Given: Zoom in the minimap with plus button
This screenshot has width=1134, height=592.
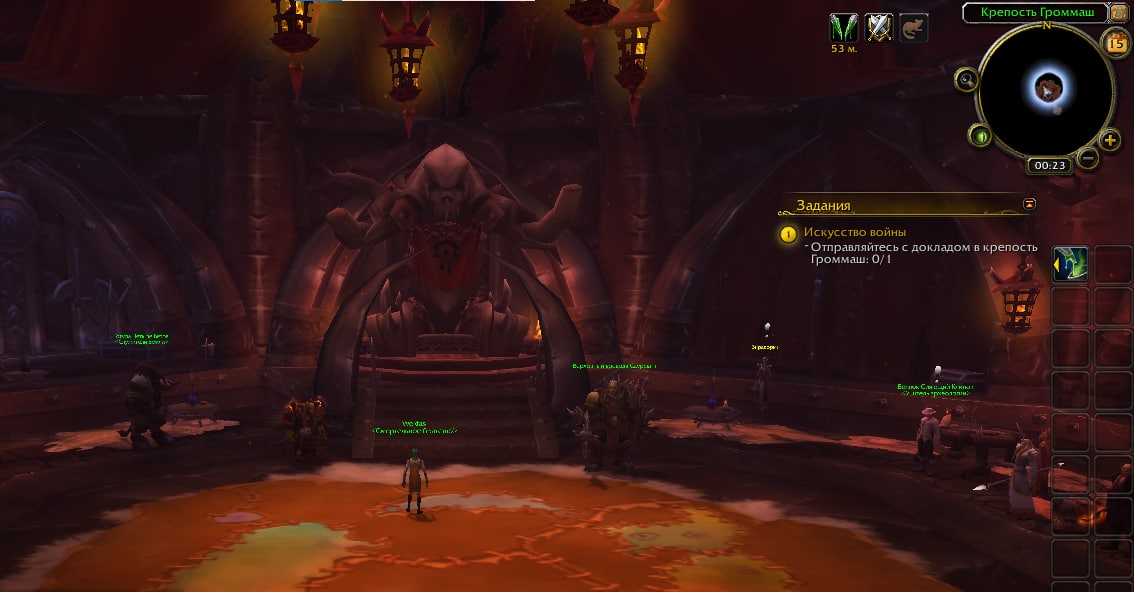Looking at the screenshot, I should tap(1110, 139).
